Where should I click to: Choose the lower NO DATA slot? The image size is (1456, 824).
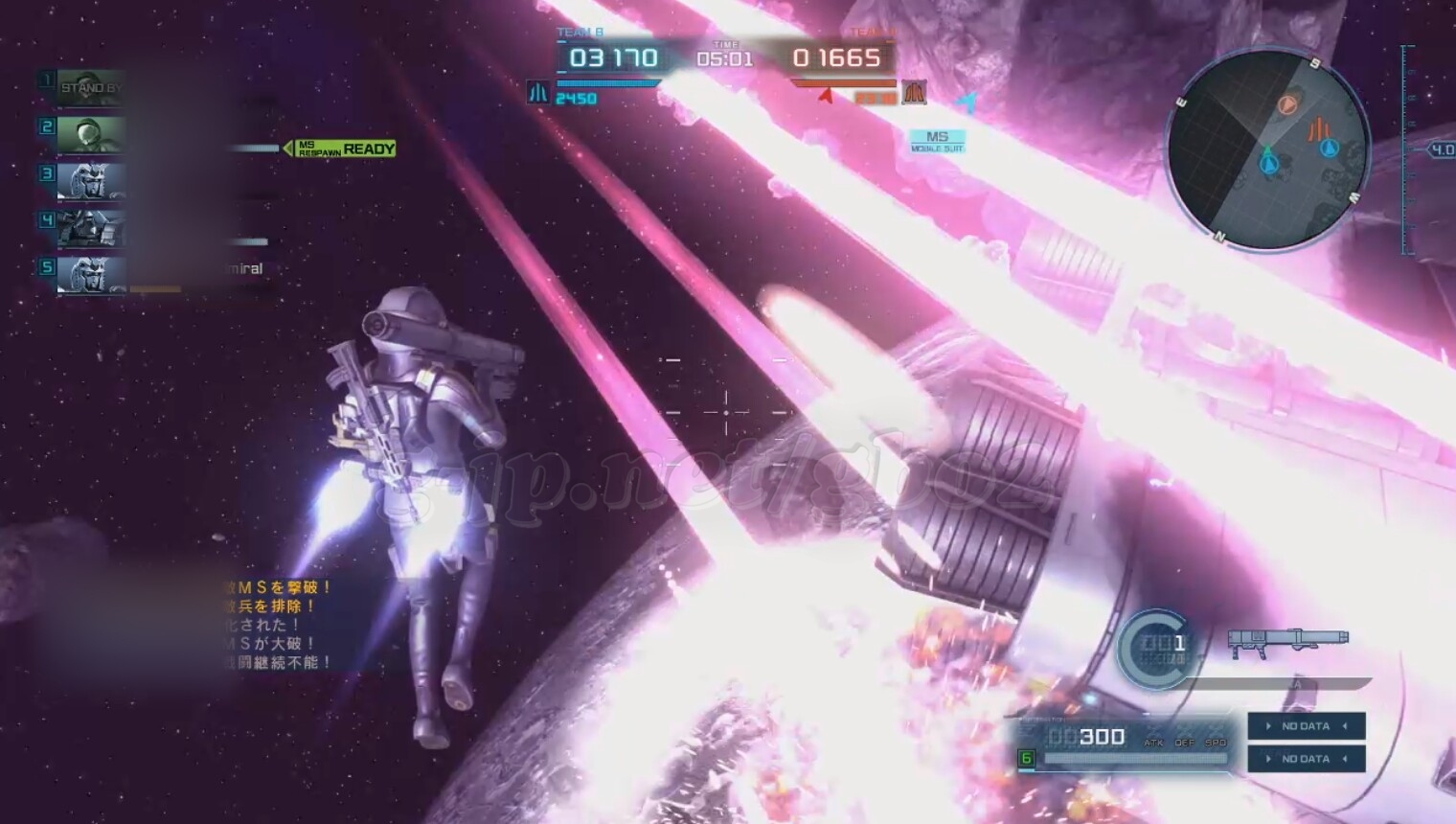[1306, 759]
